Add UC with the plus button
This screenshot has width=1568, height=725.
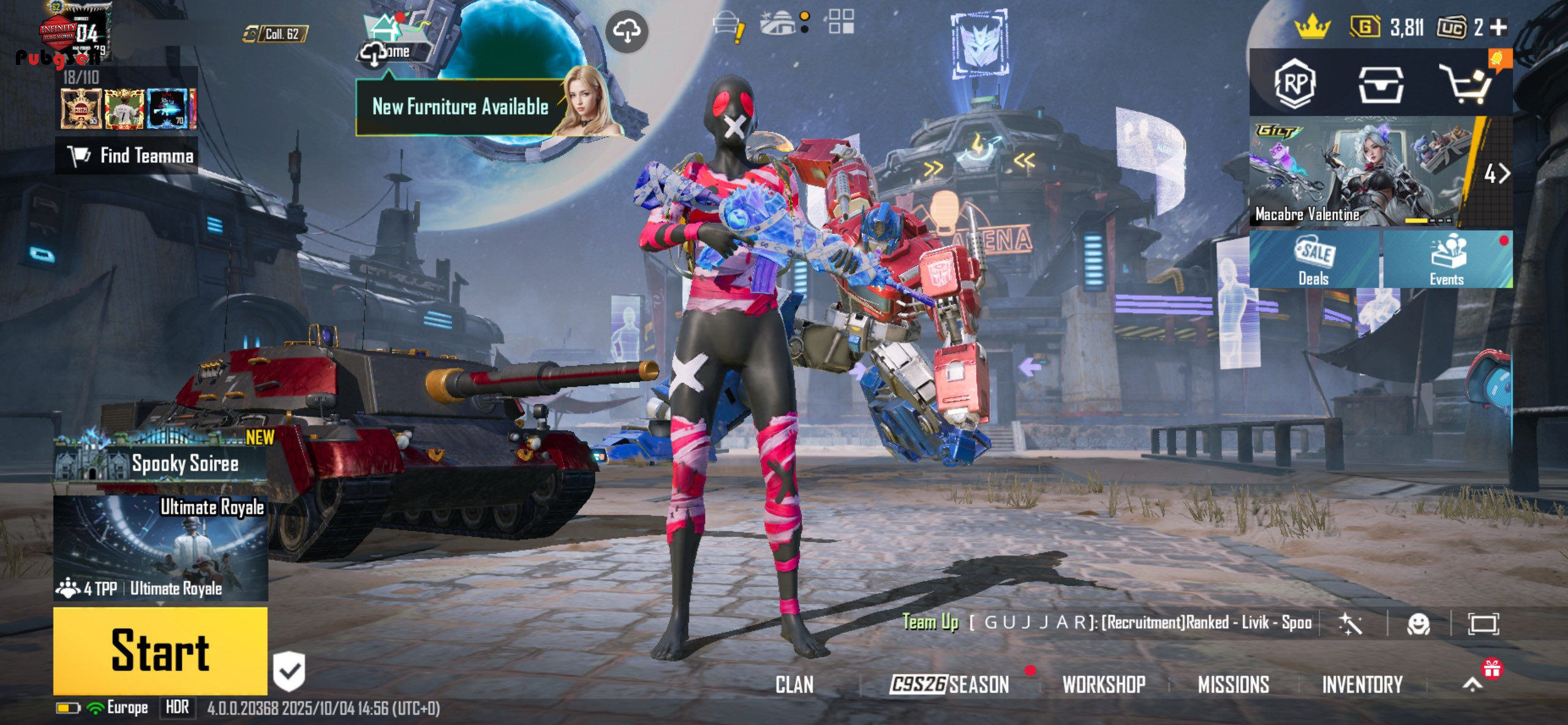[x=1498, y=28]
